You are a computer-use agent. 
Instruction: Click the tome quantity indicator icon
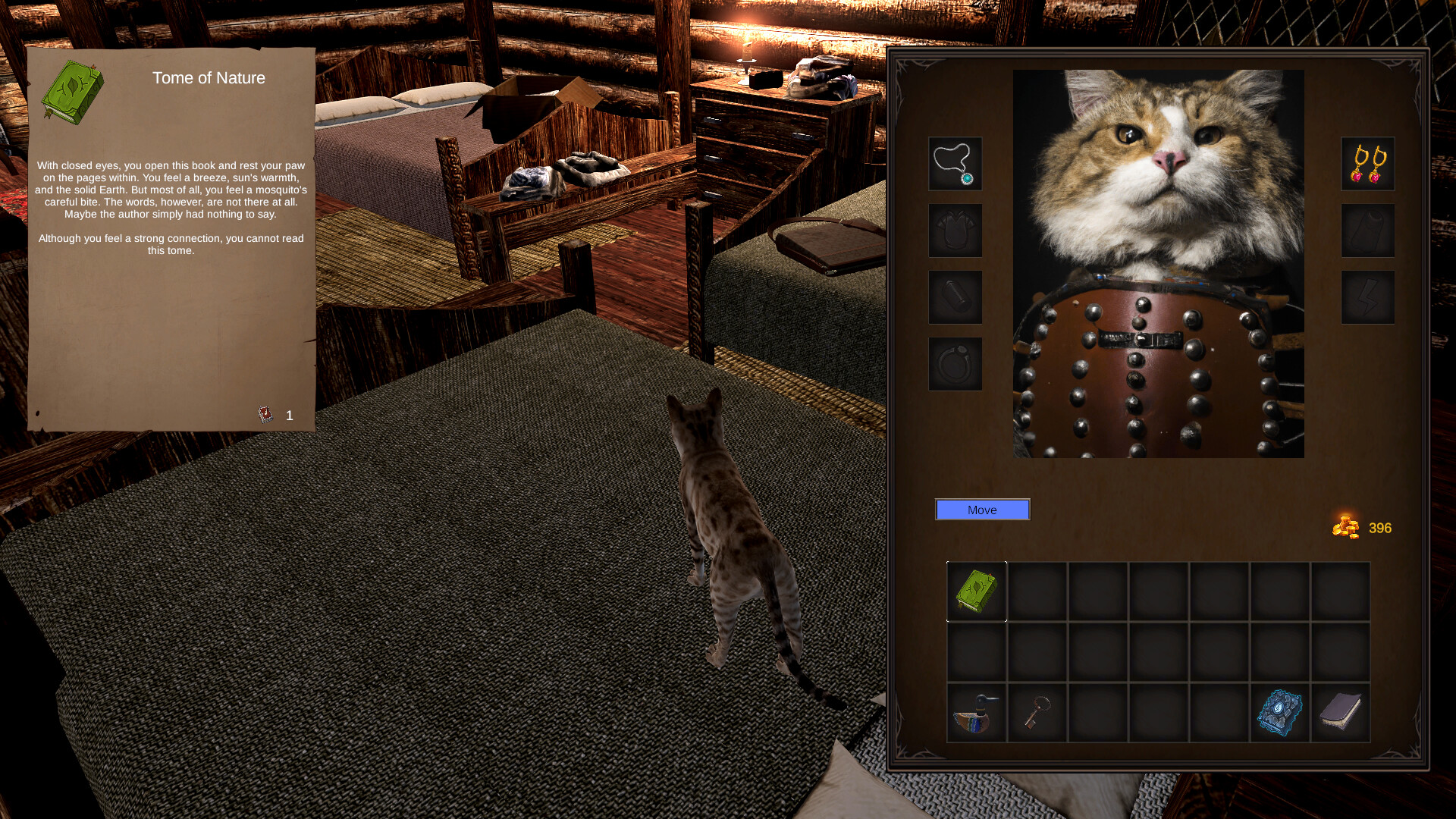point(265,414)
